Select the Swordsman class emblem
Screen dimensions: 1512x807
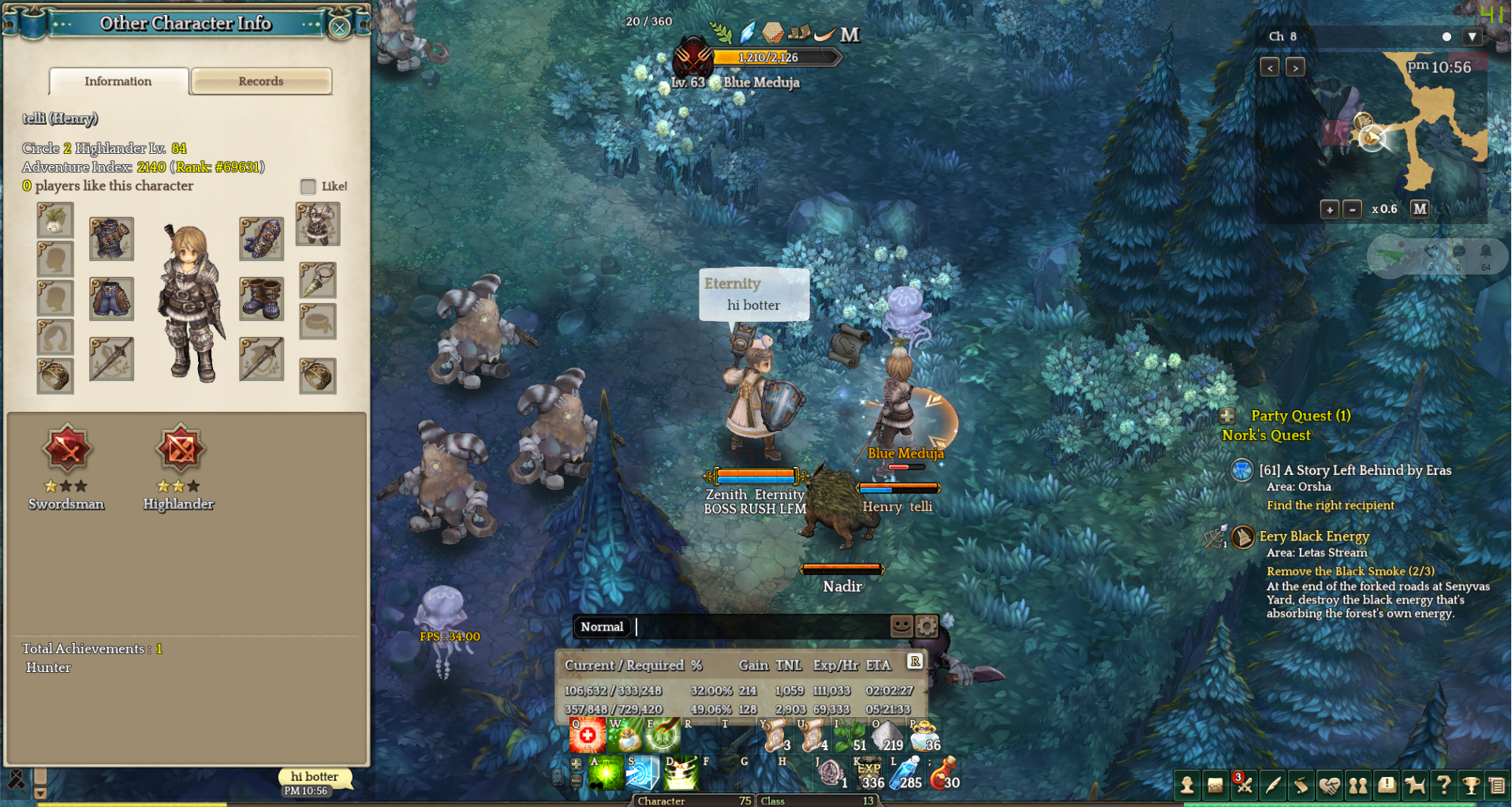coord(68,450)
